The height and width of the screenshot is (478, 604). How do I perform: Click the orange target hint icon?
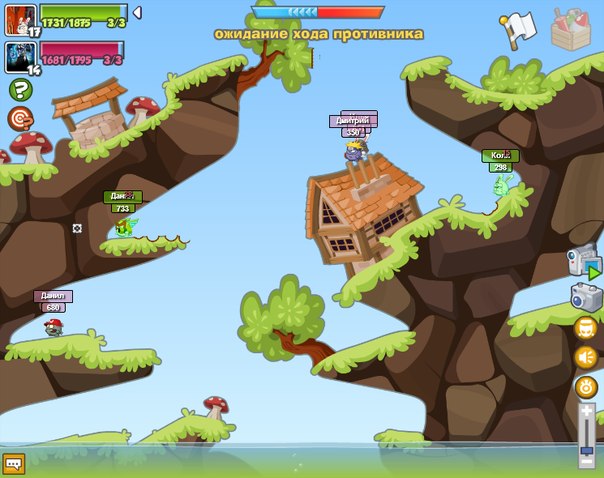20,119
